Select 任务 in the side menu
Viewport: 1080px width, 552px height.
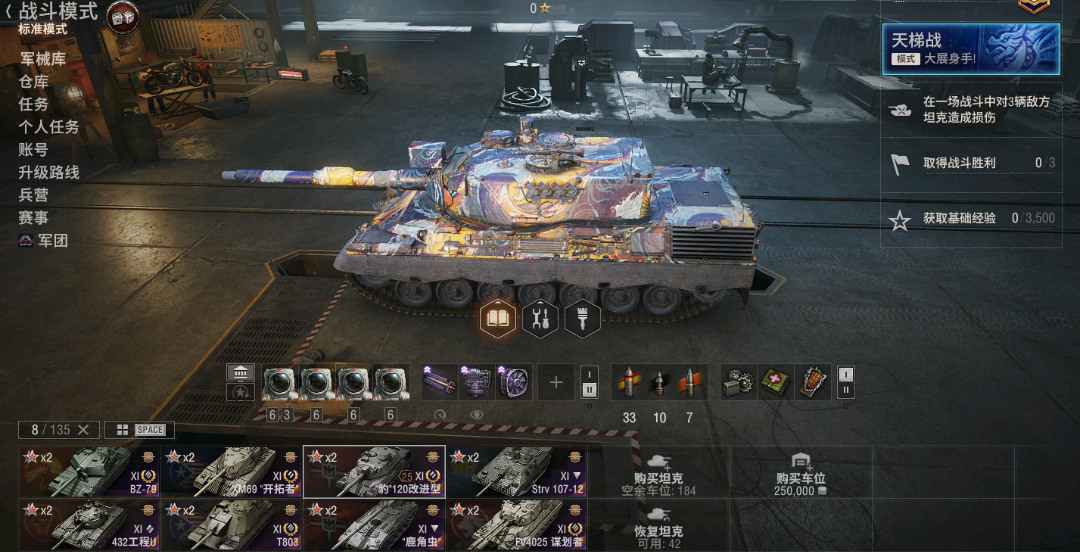coord(33,104)
